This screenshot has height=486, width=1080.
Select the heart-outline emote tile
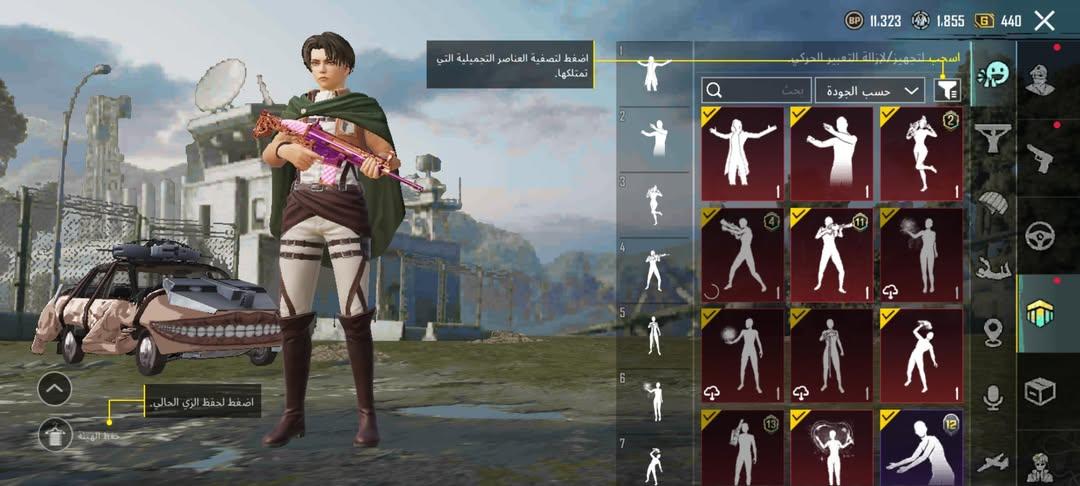pyautogui.click(x=832, y=447)
